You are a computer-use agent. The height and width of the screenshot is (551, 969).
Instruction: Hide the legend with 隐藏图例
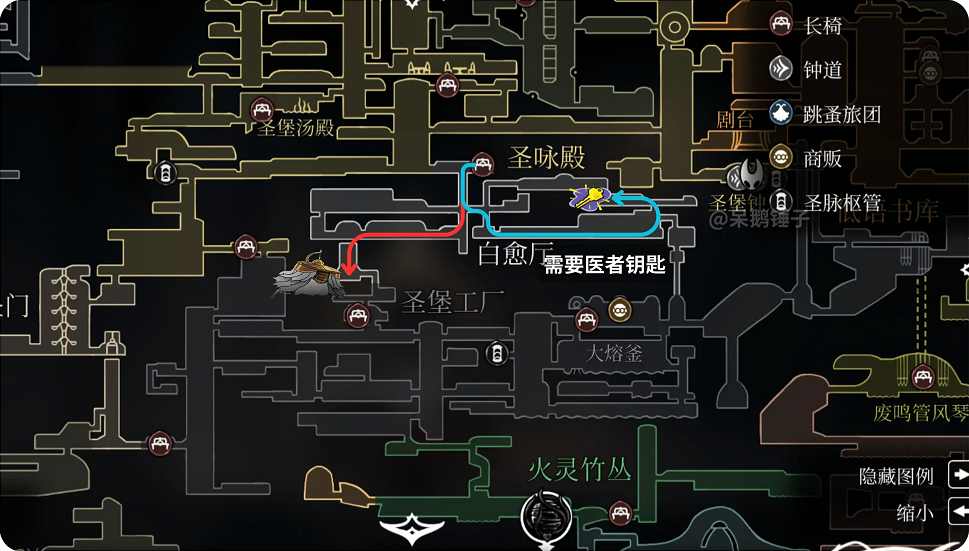pyautogui.click(x=897, y=477)
